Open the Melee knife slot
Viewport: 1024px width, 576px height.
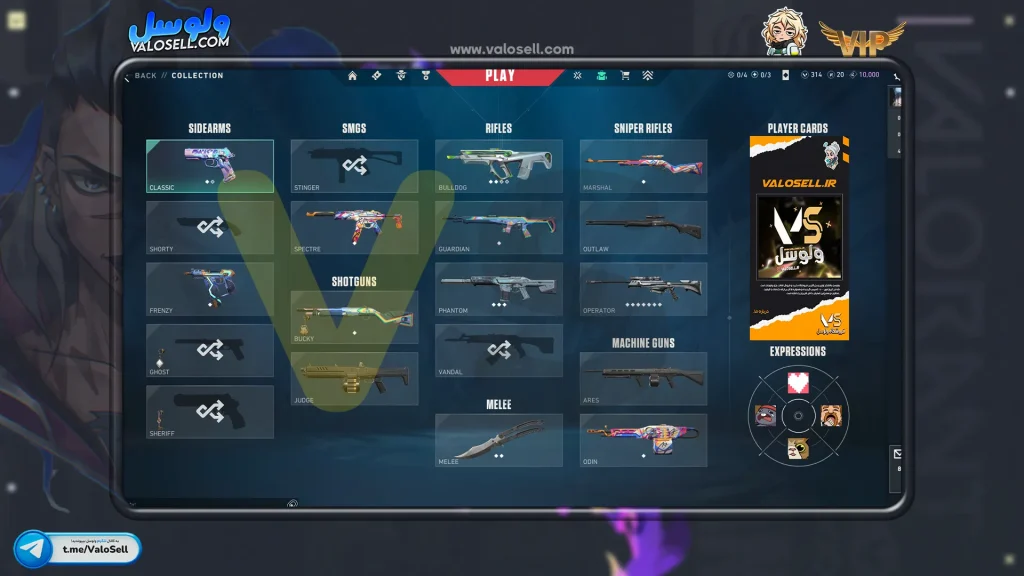point(498,440)
